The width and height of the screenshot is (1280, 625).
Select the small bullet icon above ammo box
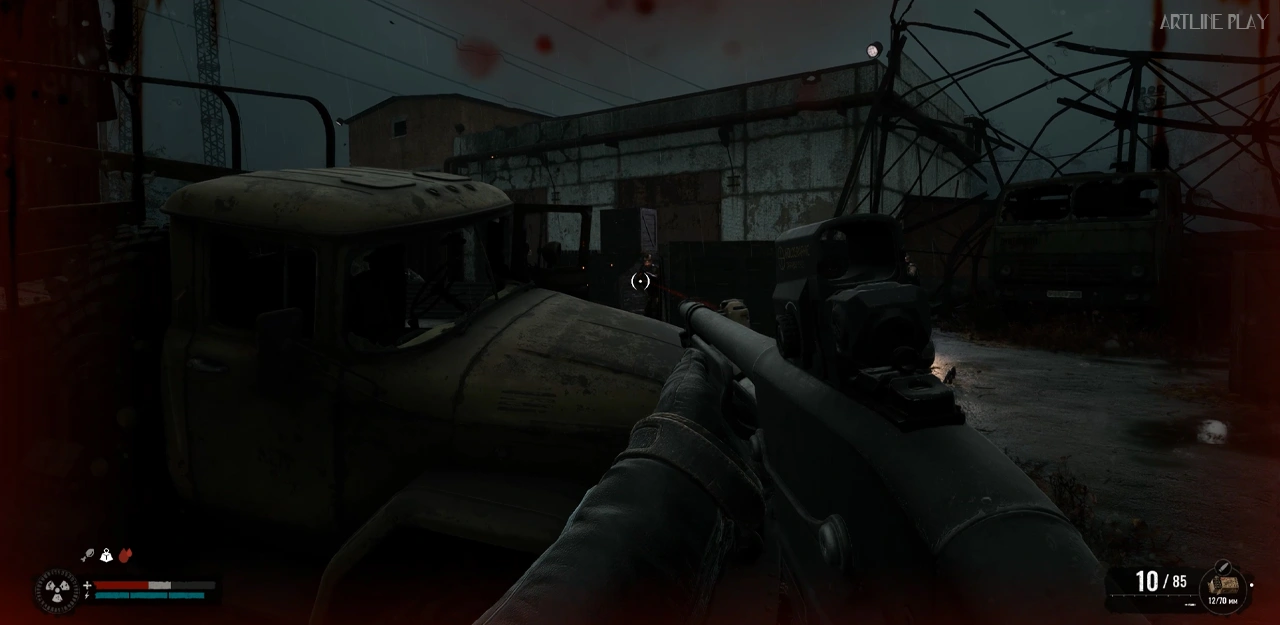pos(1222,567)
